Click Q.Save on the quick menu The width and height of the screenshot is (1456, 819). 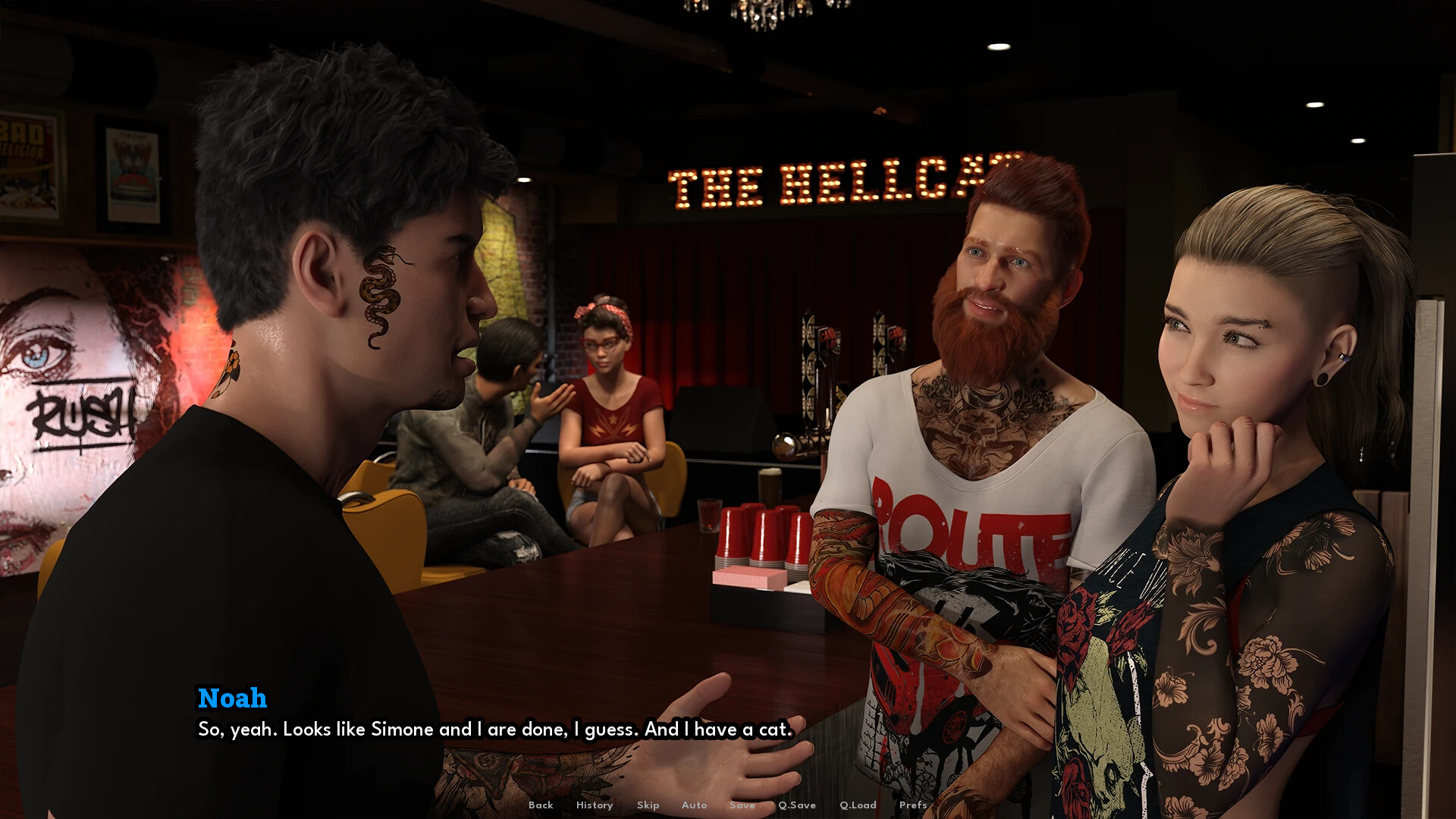[x=796, y=805]
